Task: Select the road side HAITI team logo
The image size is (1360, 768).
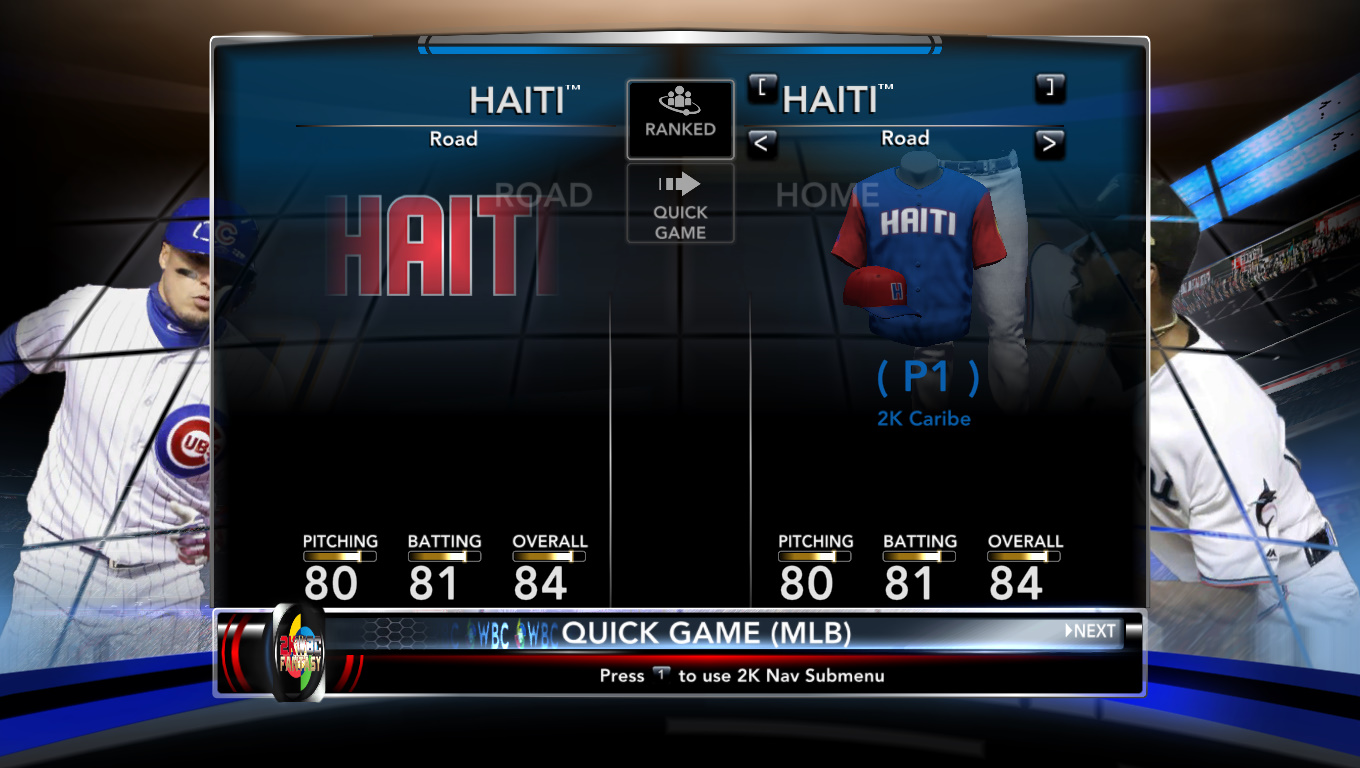Action: click(x=440, y=245)
